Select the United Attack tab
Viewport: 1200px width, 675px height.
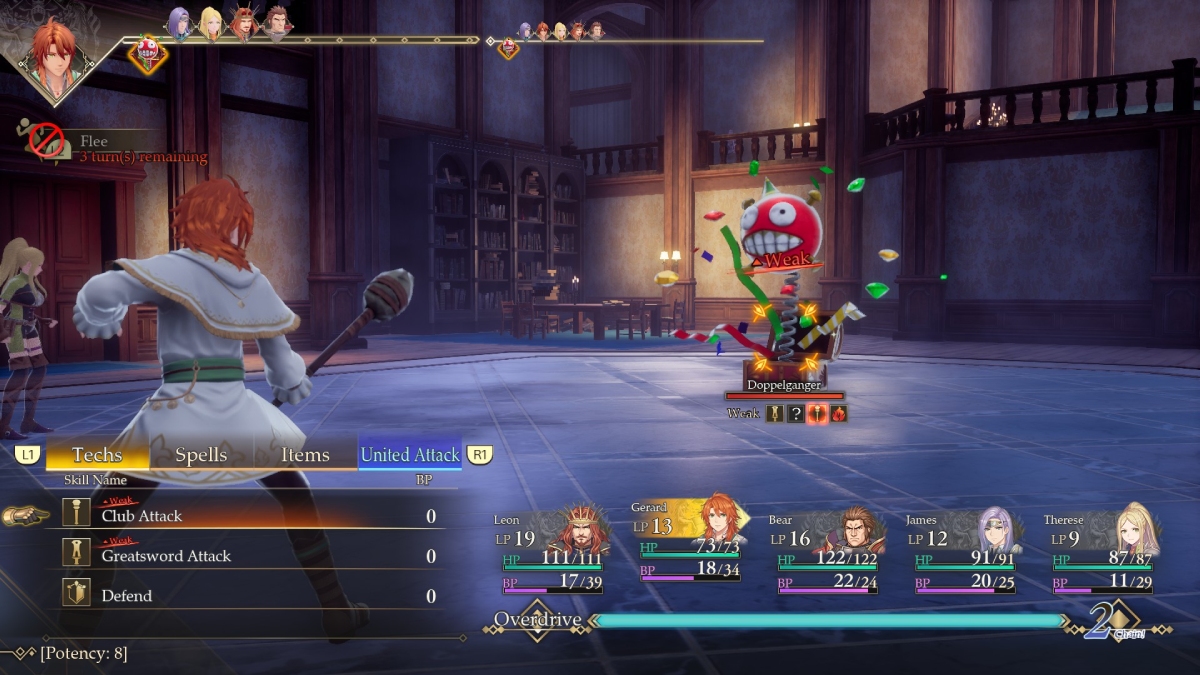tap(410, 455)
